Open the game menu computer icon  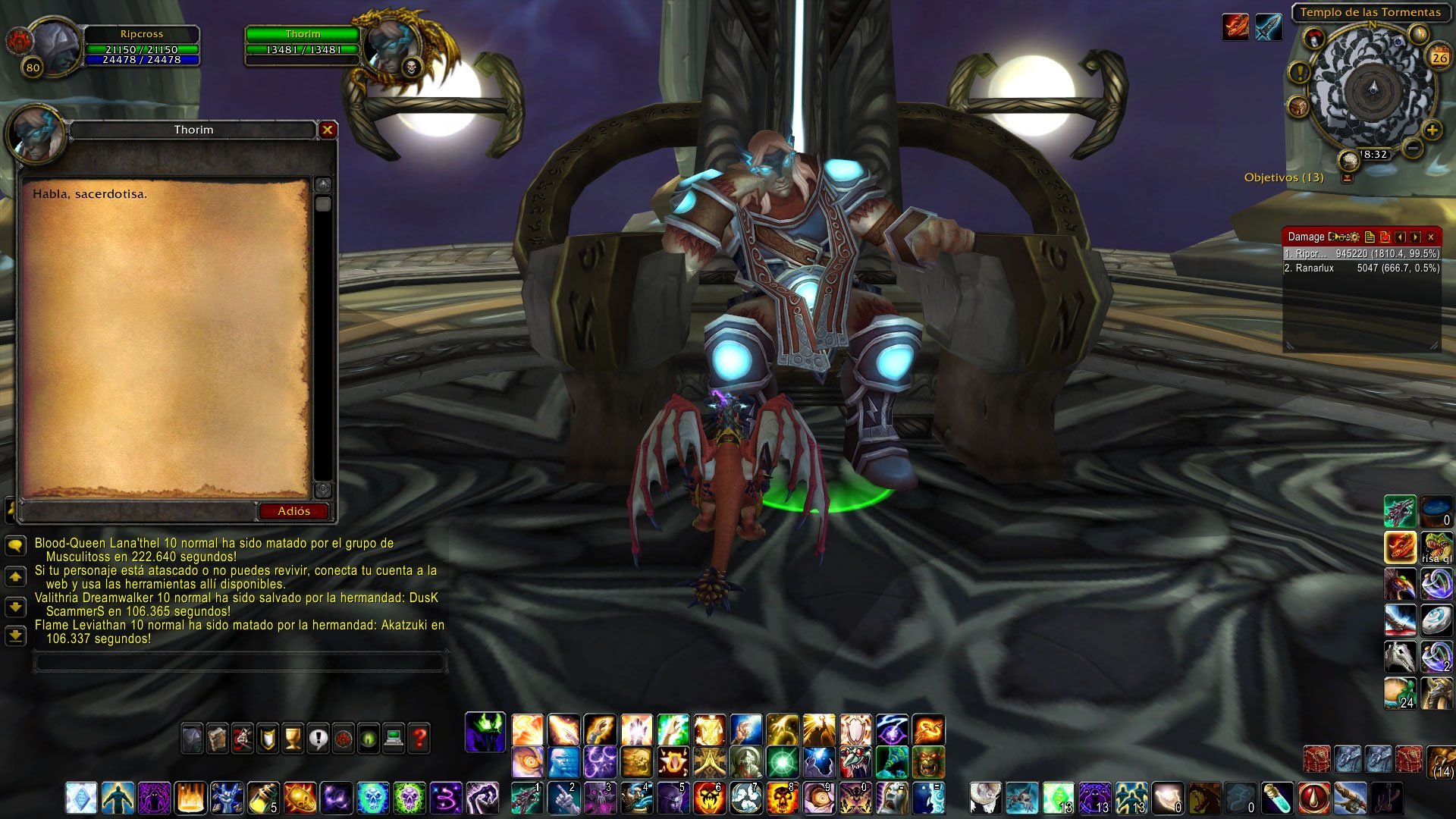tap(394, 737)
